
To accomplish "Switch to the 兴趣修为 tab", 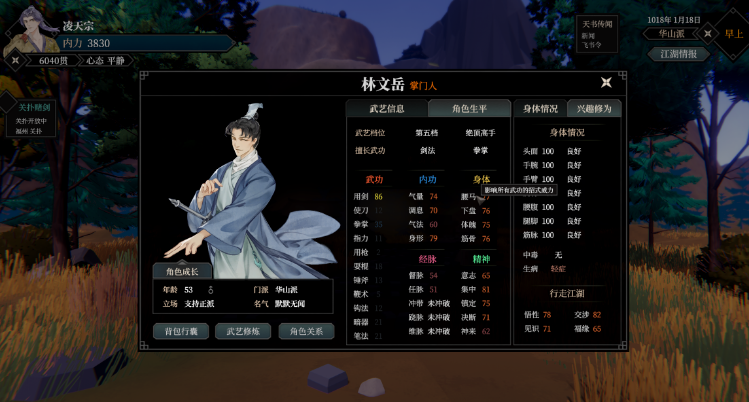I will (x=595, y=109).
